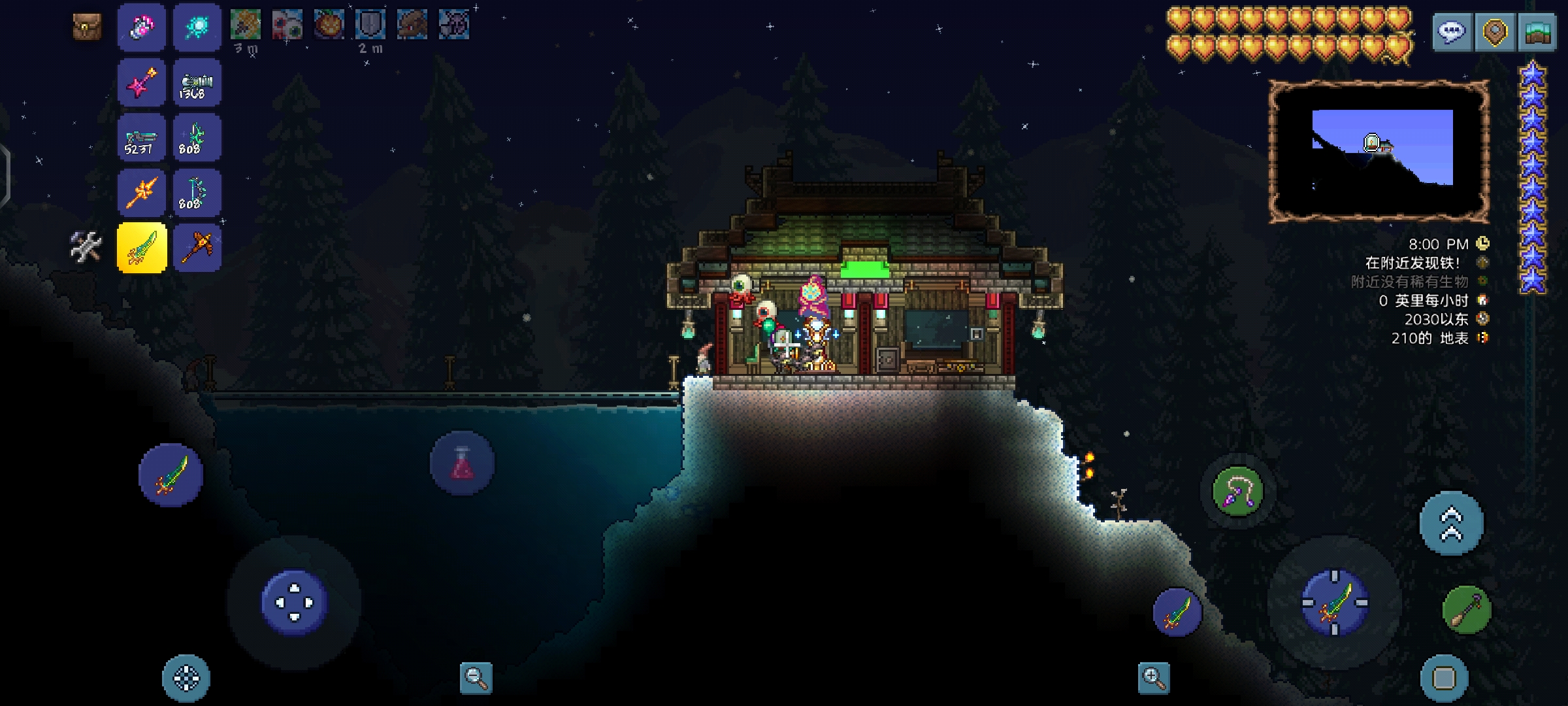Open the world map pin button

[x=1495, y=31]
